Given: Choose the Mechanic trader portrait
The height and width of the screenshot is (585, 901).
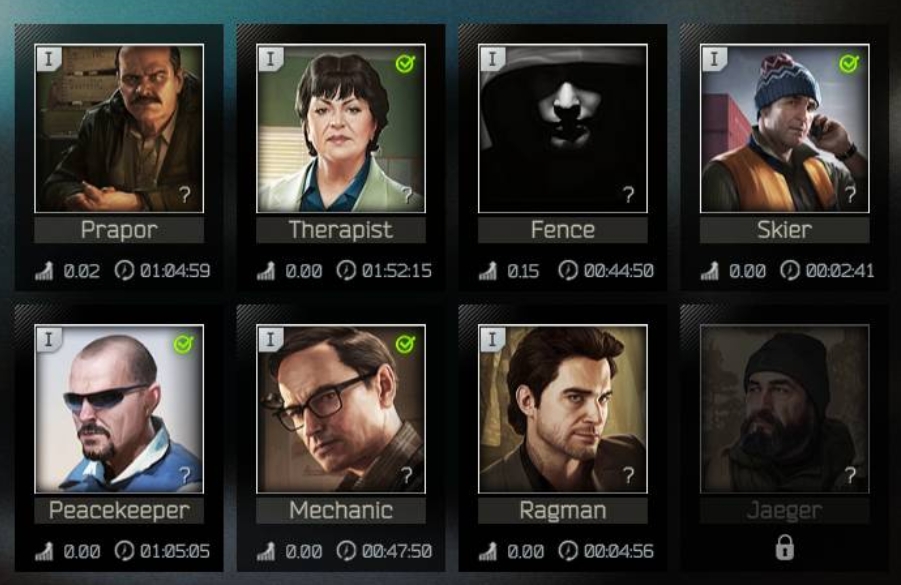Looking at the screenshot, I should tap(341, 408).
